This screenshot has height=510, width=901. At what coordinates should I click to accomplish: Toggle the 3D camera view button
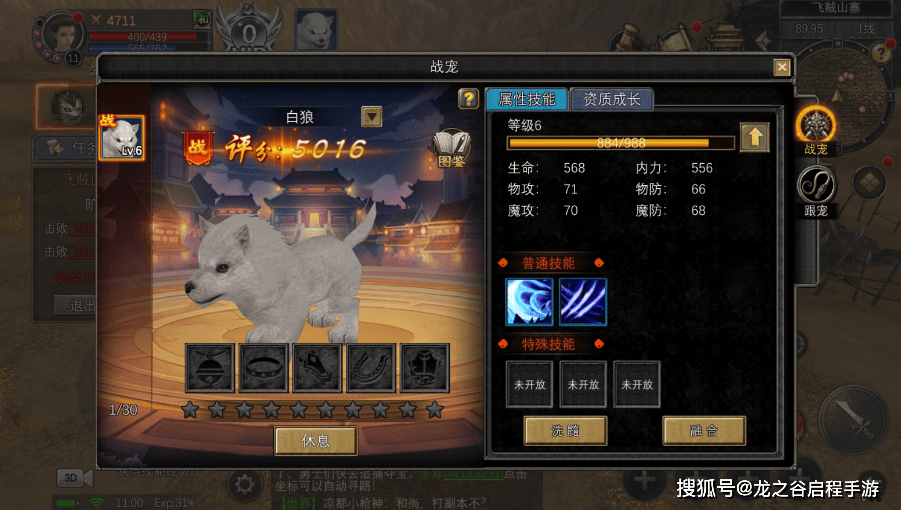[72, 478]
